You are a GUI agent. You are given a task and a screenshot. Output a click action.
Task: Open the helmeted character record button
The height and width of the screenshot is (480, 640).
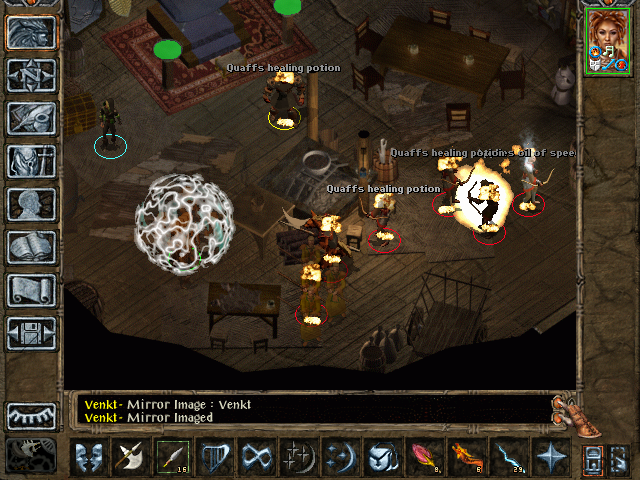tap(31, 161)
